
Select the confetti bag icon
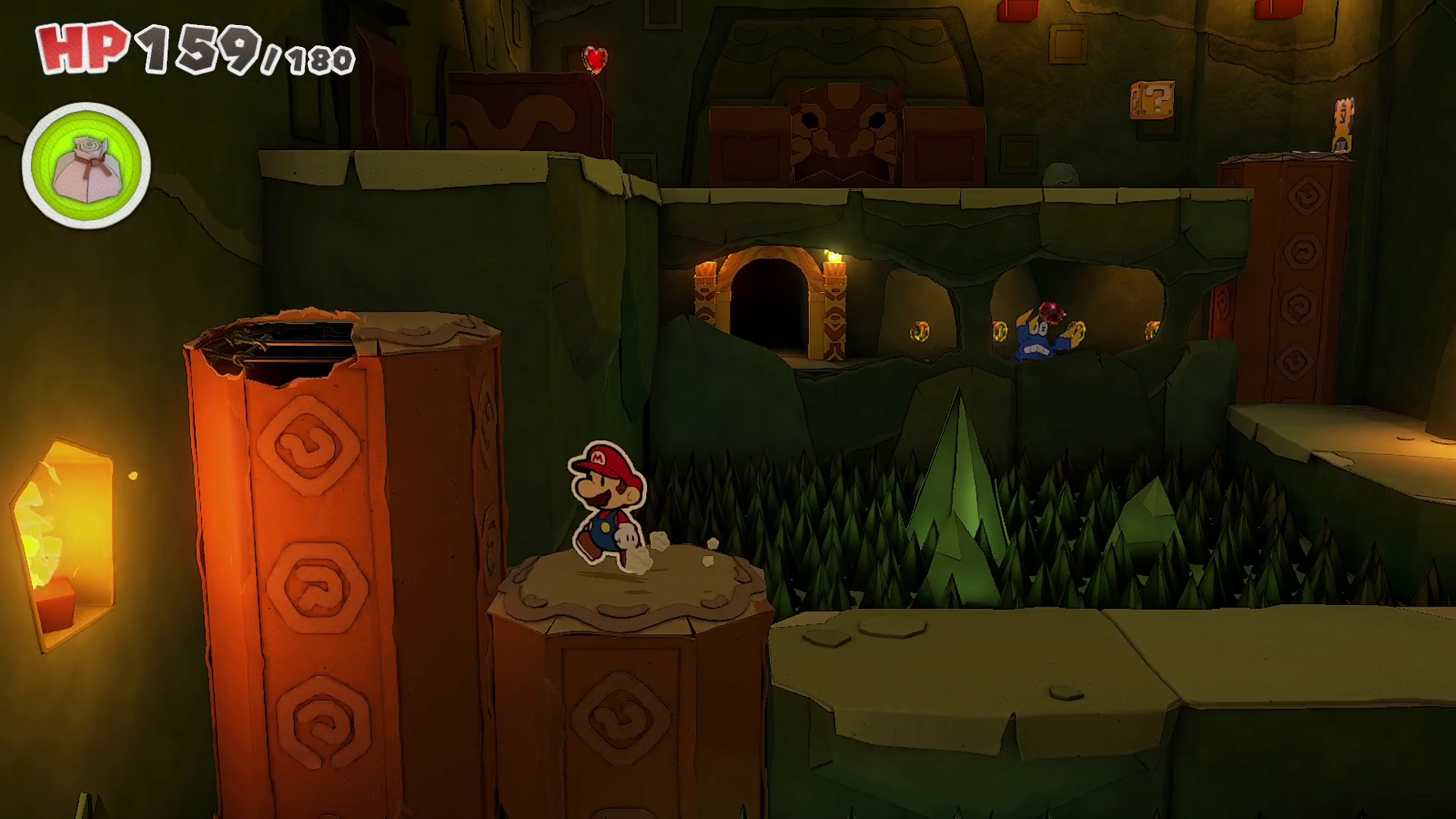(x=86, y=166)
